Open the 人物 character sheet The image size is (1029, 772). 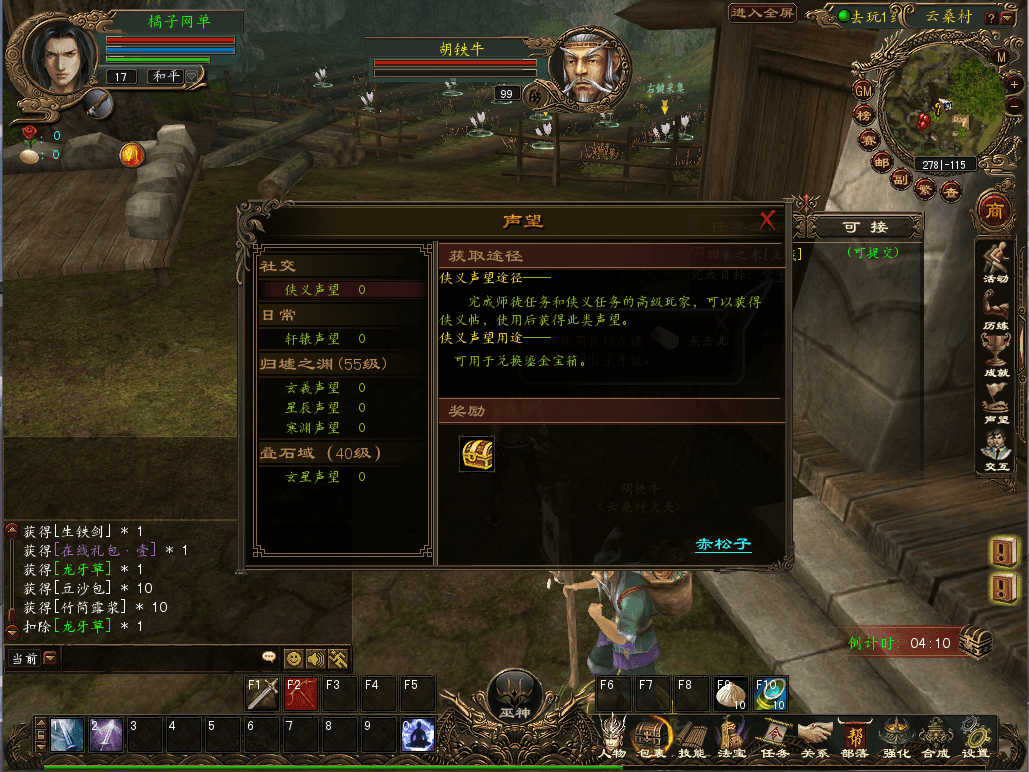[612, 737]
